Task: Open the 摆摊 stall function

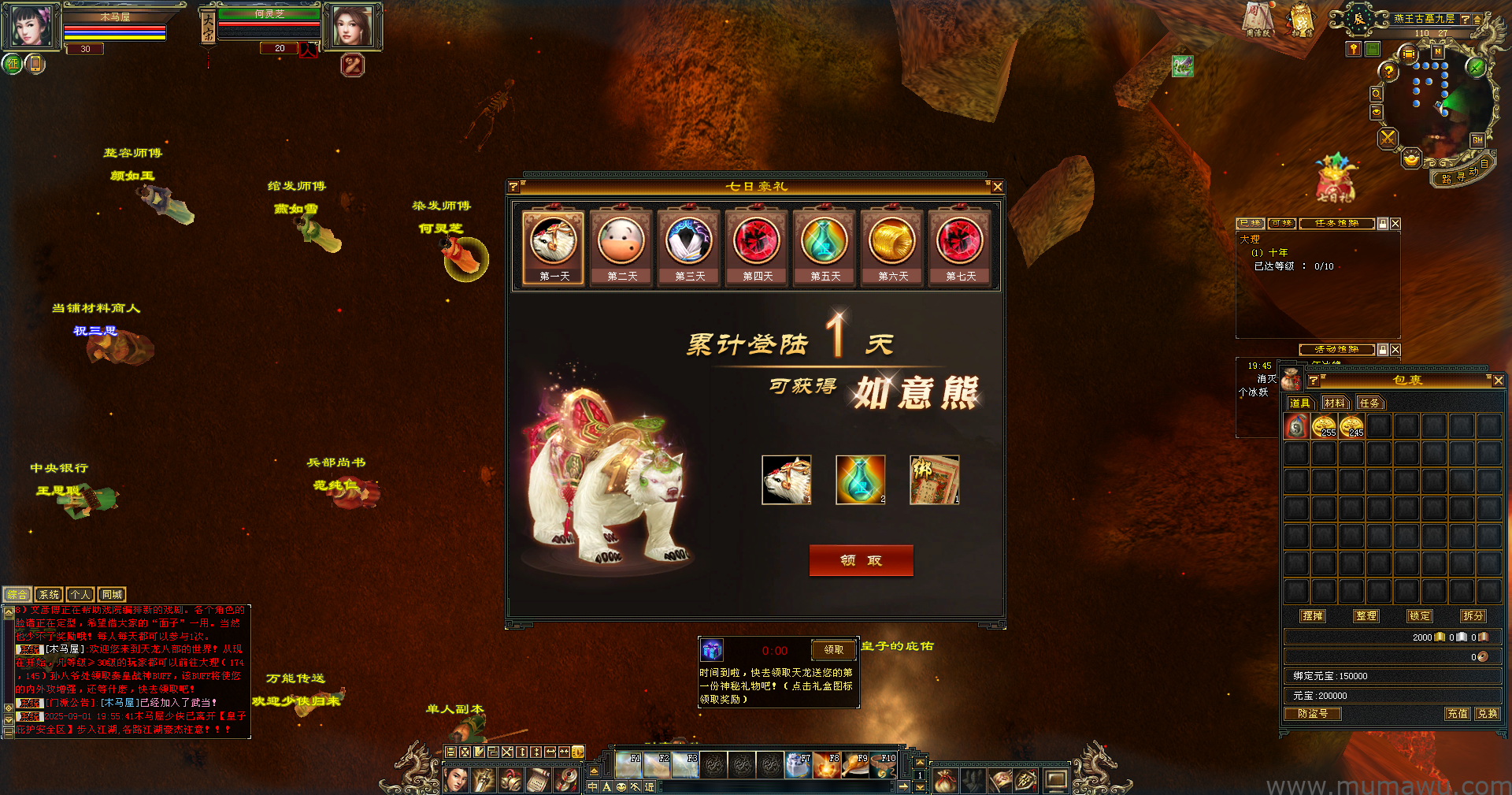Action: (1313, 616)
